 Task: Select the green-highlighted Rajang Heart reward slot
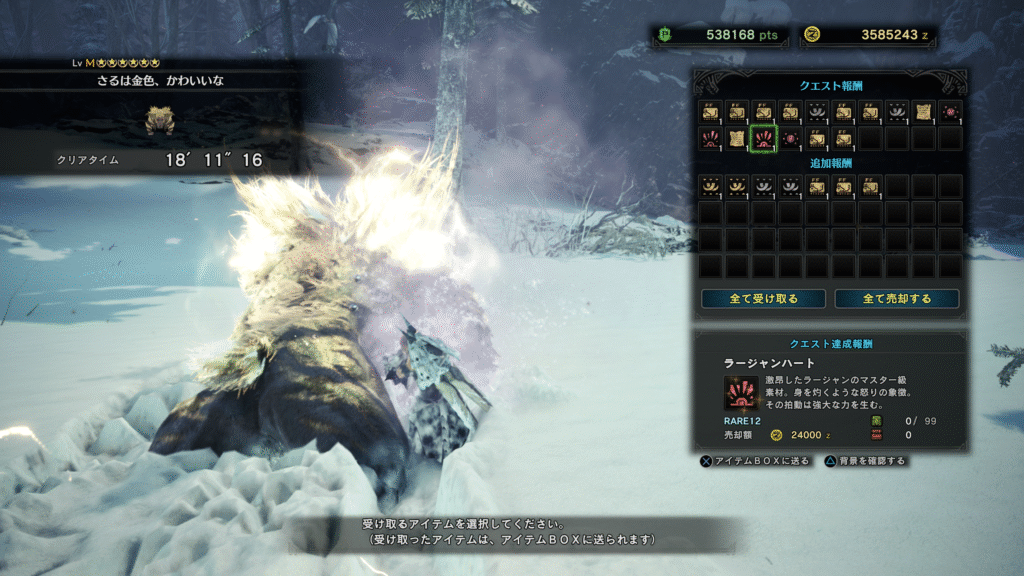762,138
